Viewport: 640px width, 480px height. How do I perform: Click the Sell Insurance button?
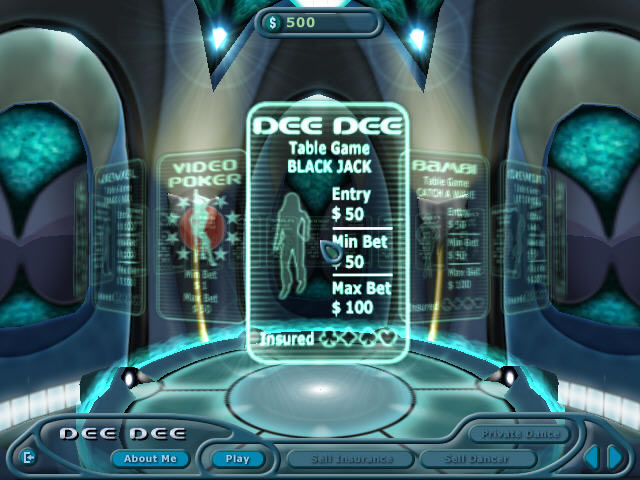[x=350, y=459]
